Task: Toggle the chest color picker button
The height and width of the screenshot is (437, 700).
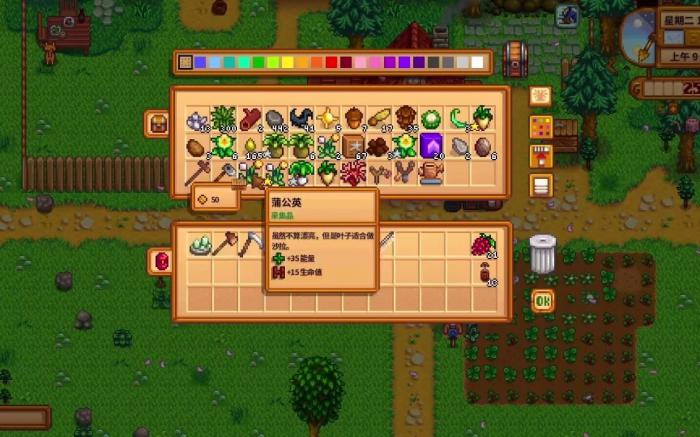Action: click(541, 127)
